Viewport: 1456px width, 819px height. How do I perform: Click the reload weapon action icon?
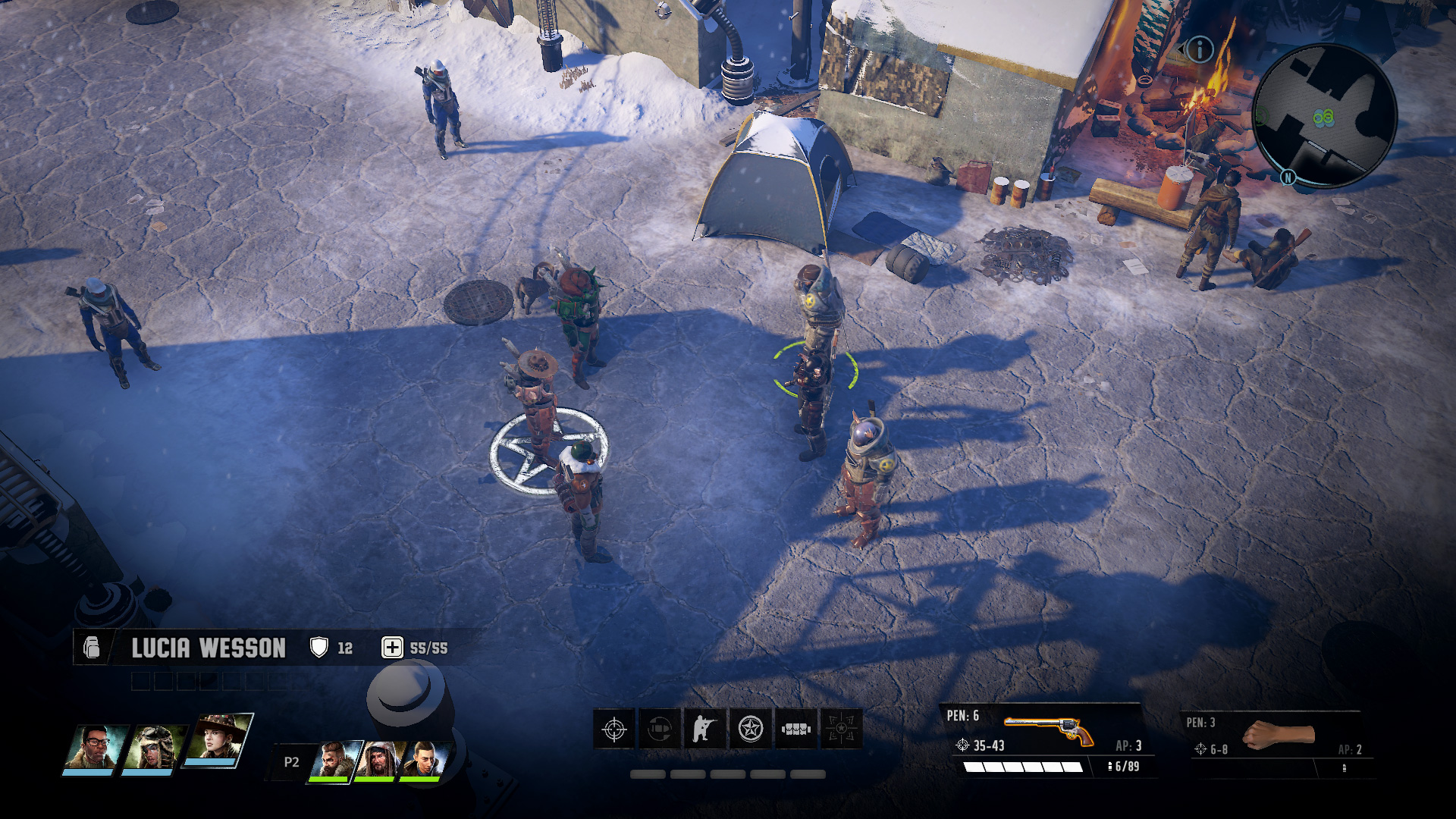pos(660,730)
